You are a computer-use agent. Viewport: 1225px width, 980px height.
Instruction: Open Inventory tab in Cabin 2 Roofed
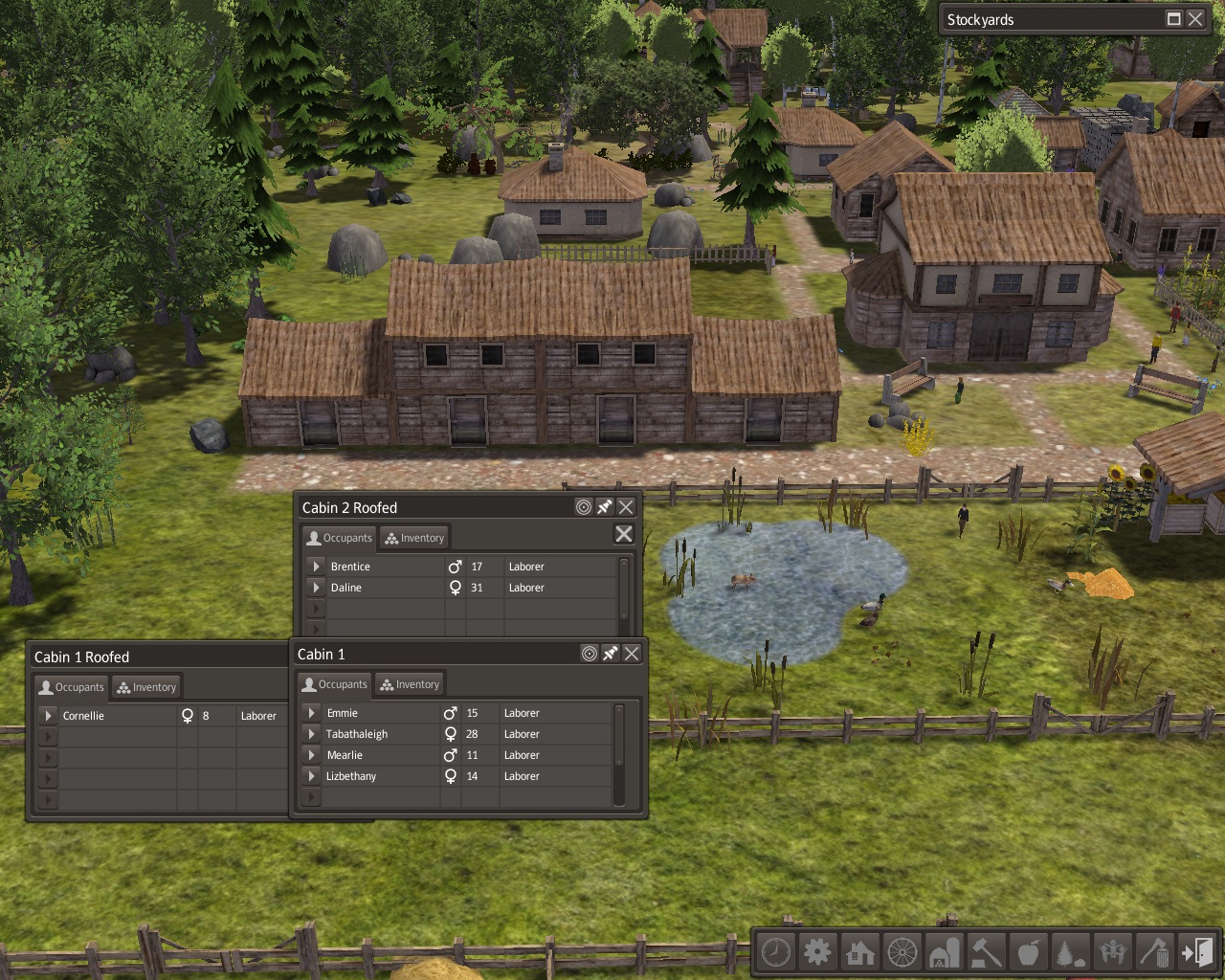[414, 538]
